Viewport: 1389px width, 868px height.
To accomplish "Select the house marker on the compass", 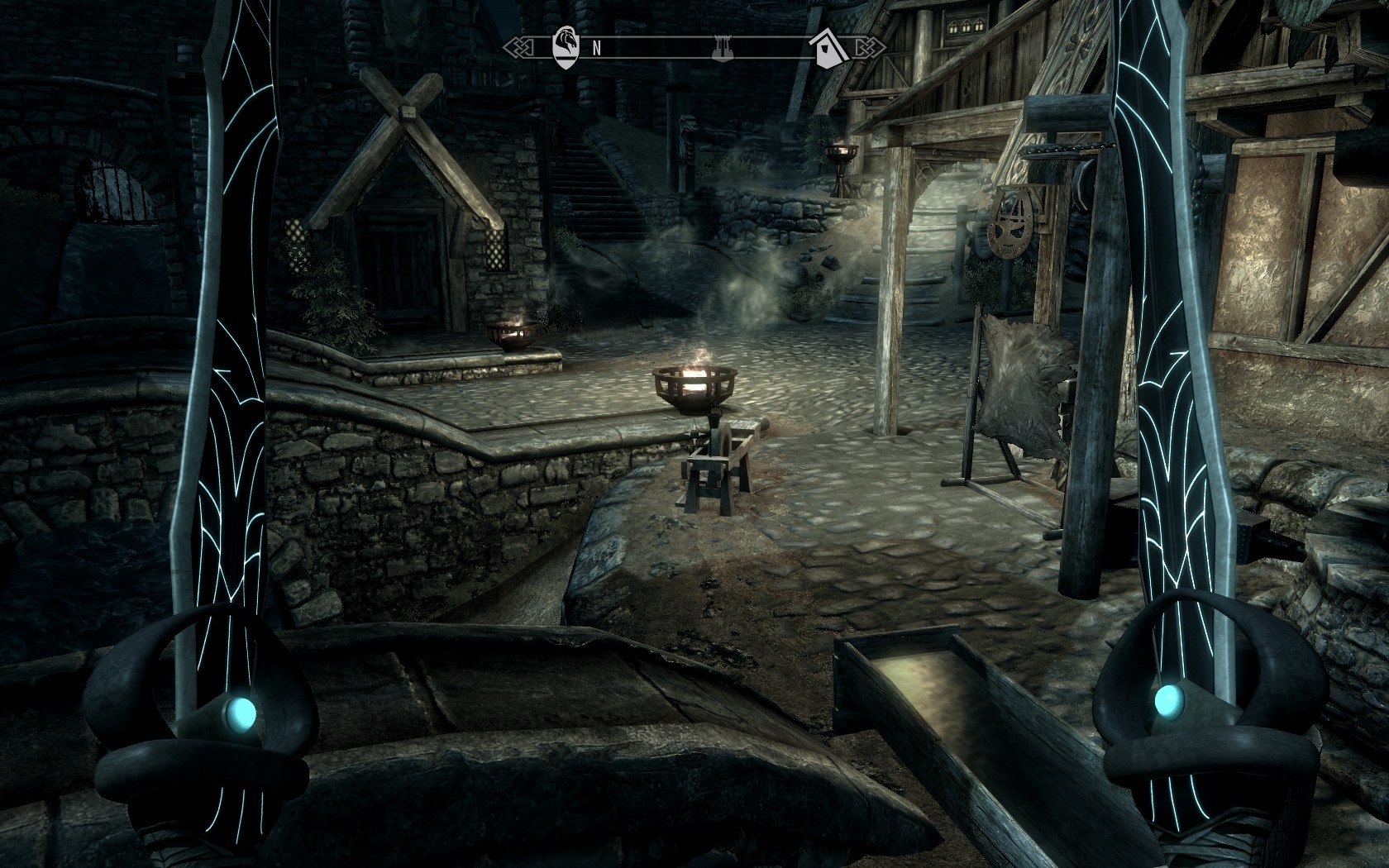I will point(829,47).
